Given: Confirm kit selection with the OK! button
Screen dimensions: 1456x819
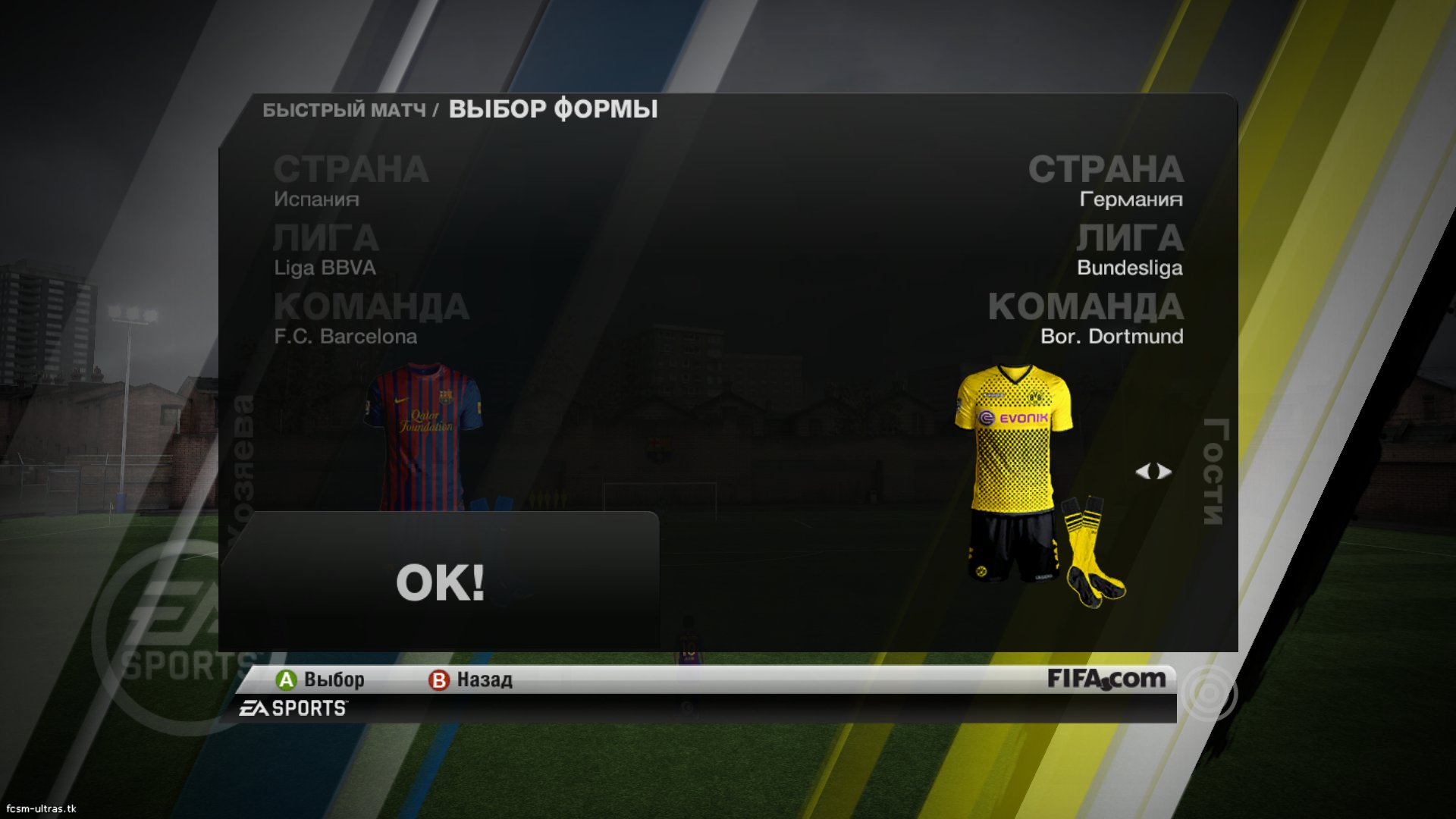Looking at the screenshot, I should [440, 582].
